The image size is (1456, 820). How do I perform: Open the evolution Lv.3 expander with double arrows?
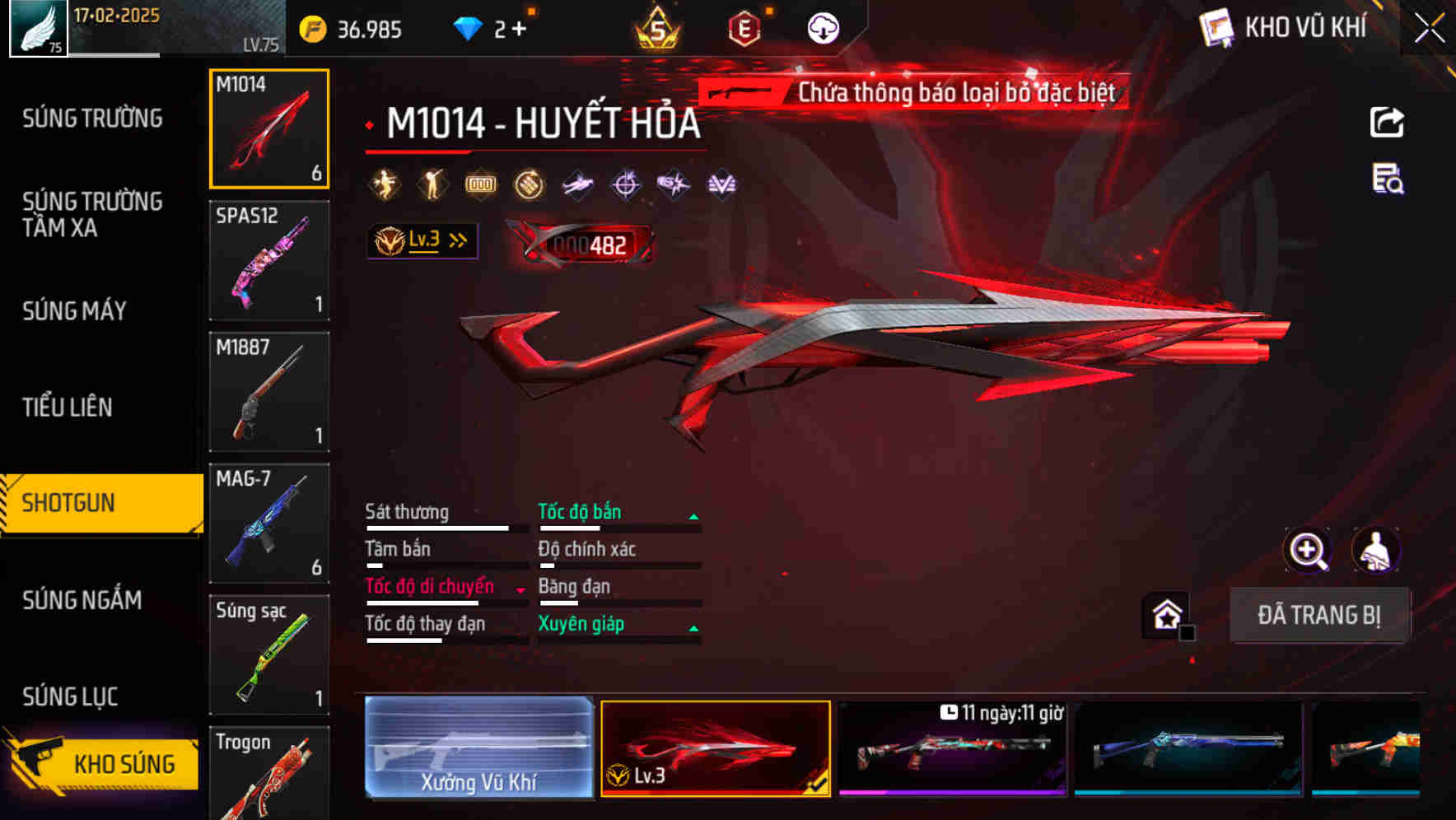(x=422, y=240)
